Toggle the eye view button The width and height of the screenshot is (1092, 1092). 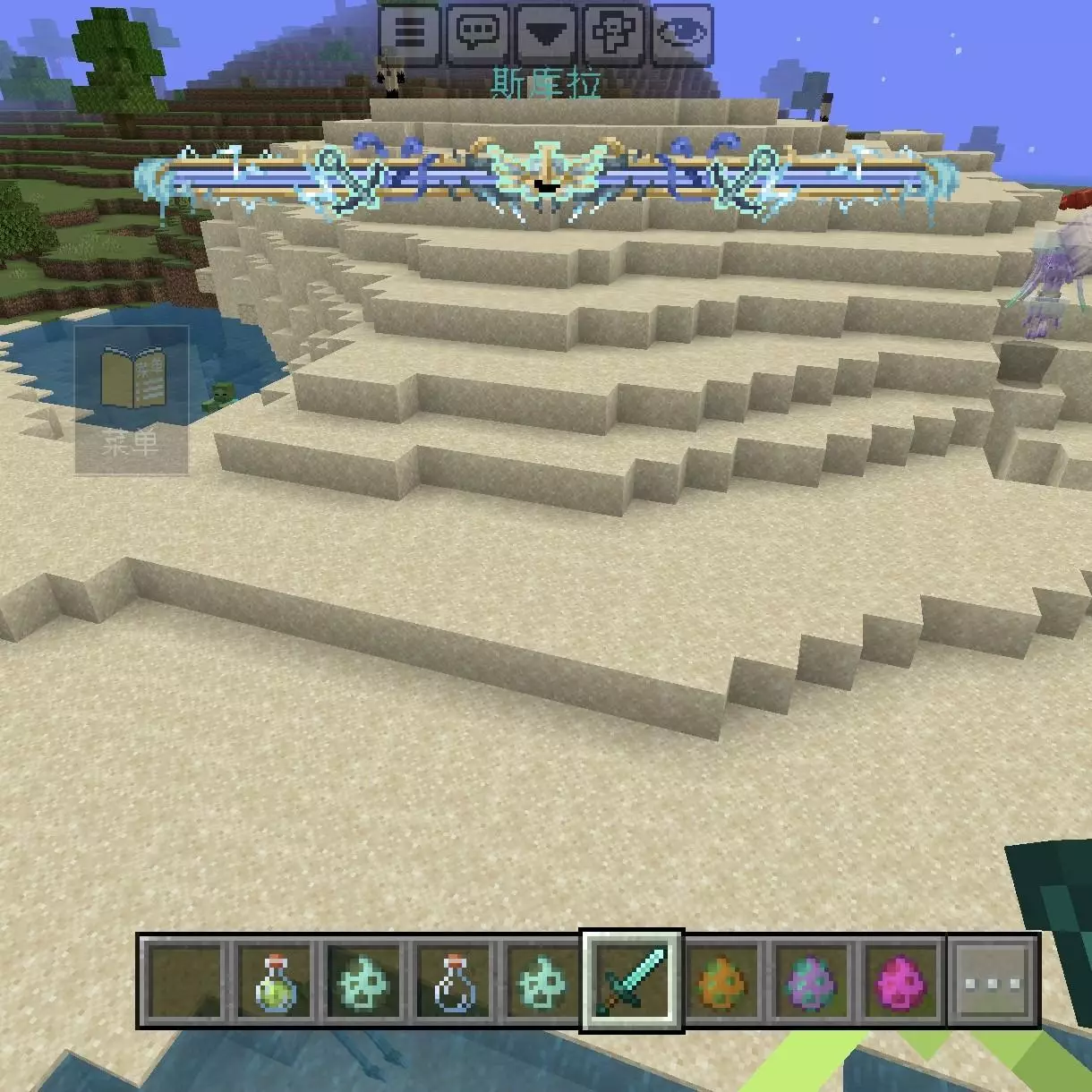pos(682,34)
